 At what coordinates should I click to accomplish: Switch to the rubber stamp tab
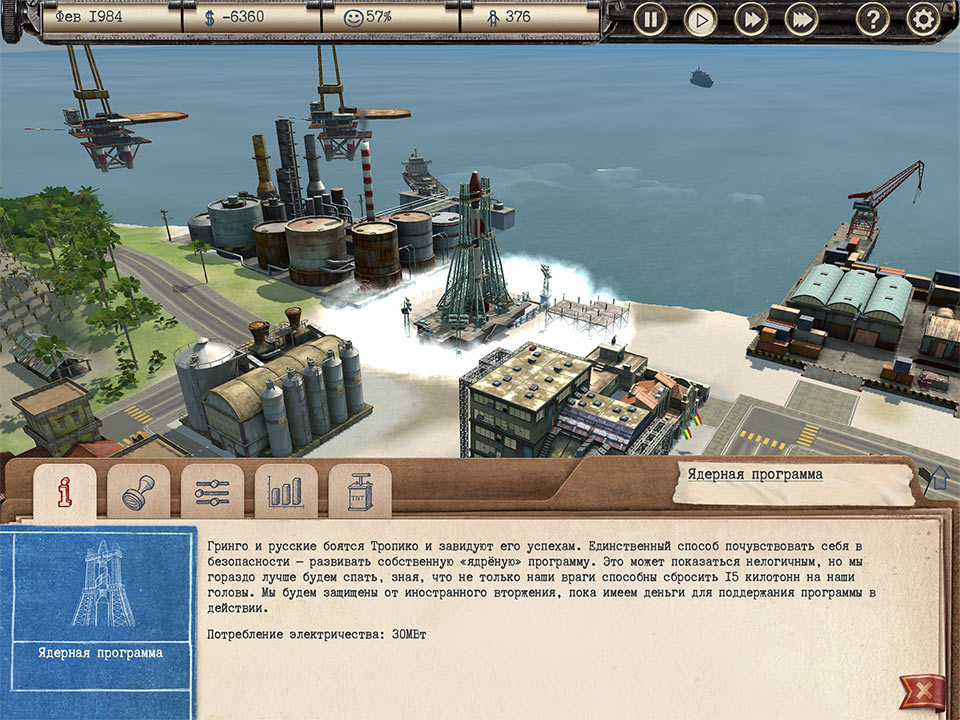[138, 492]
